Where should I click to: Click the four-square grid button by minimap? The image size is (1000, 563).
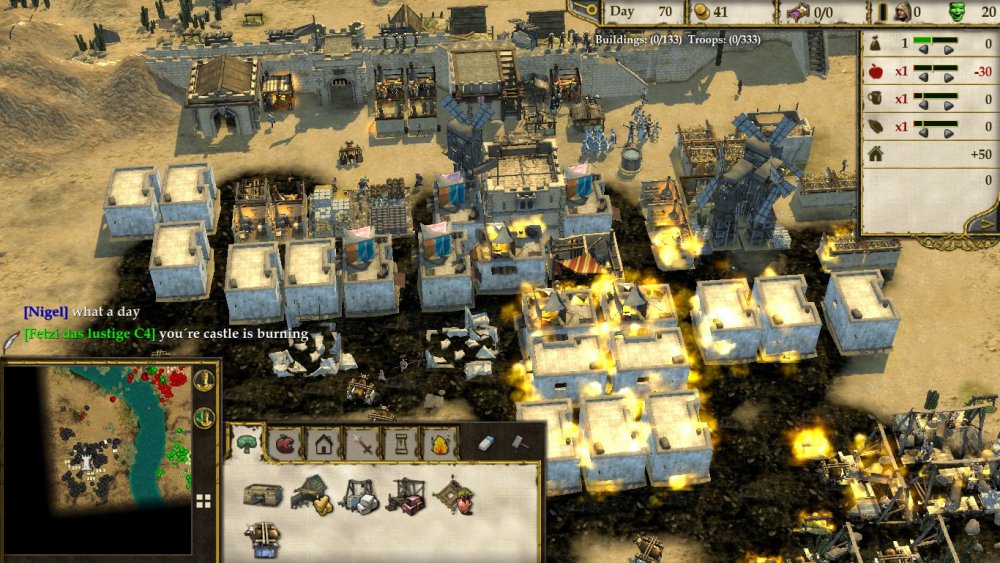[203, 501]
